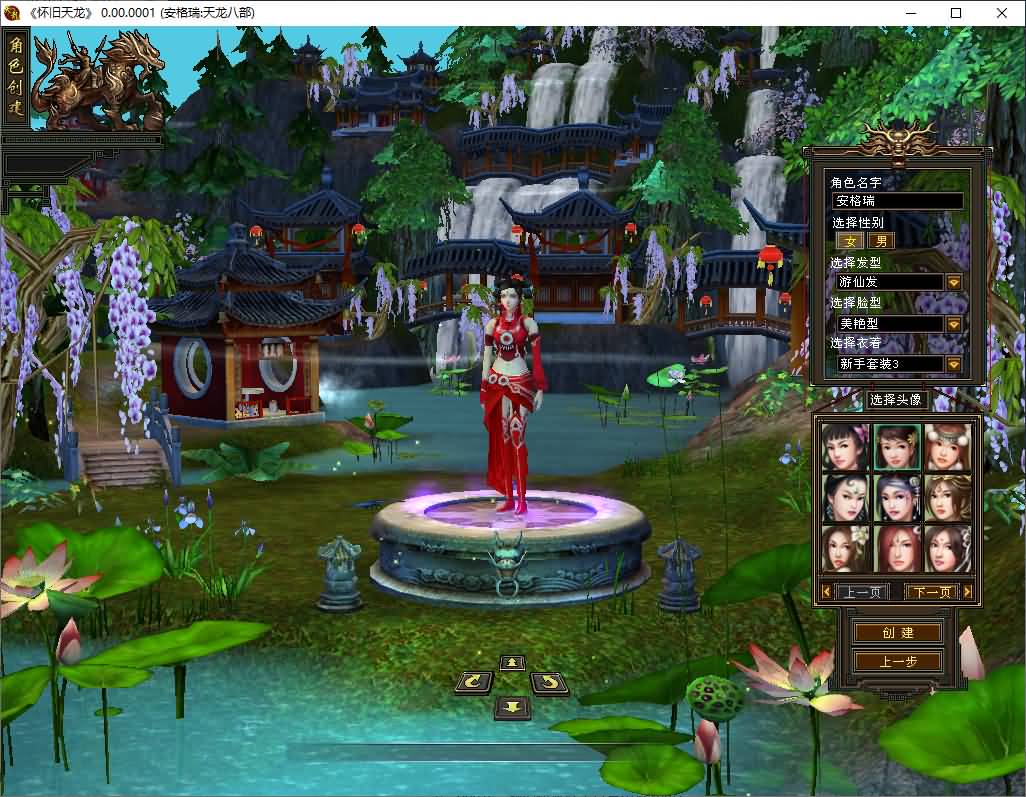Pick the bottom-middle red-haired portrait
1026x797 pixels.
(x=897, y=548)
